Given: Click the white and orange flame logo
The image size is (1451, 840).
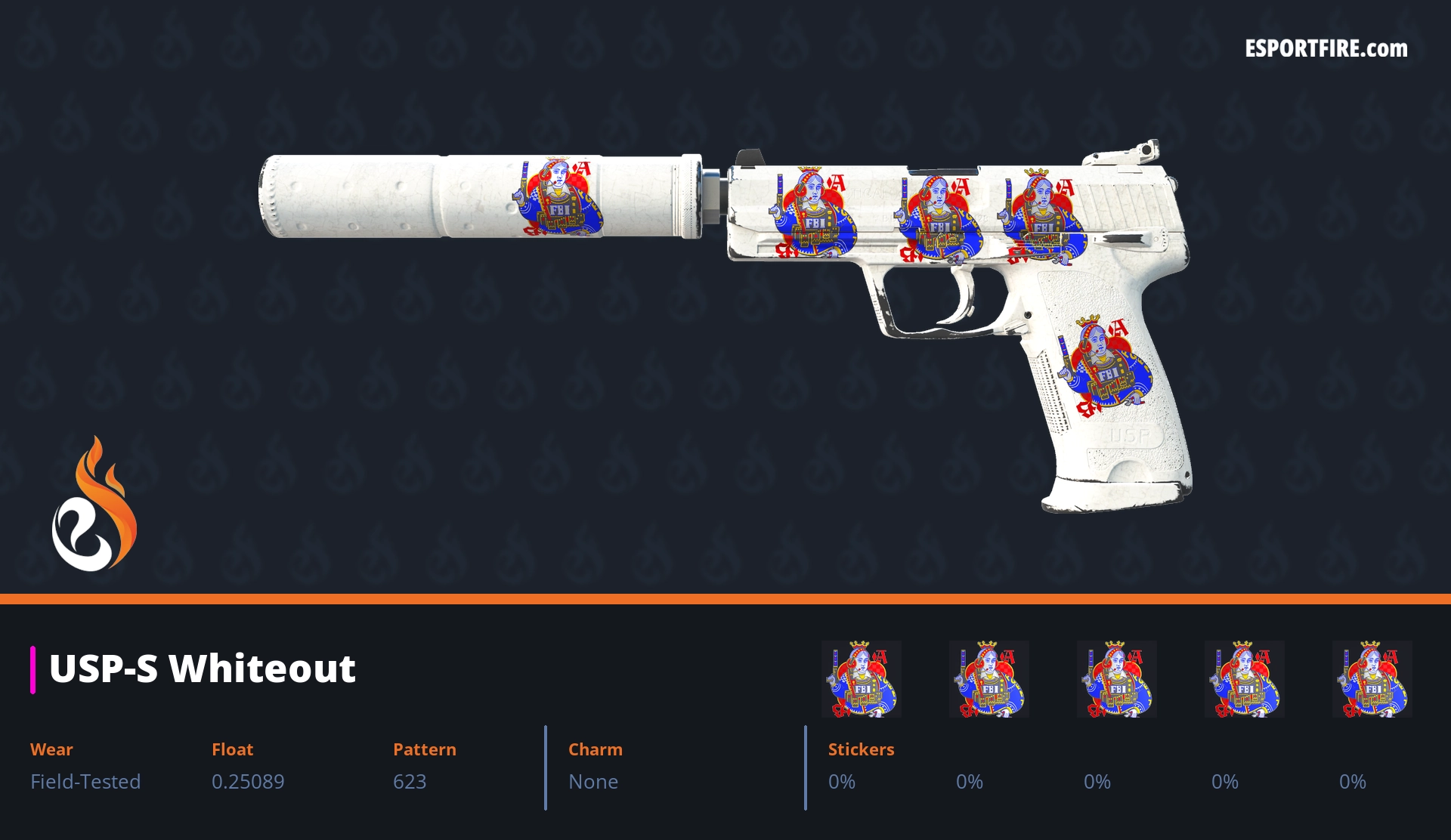Looking at the screenshot, I should 94,506.
